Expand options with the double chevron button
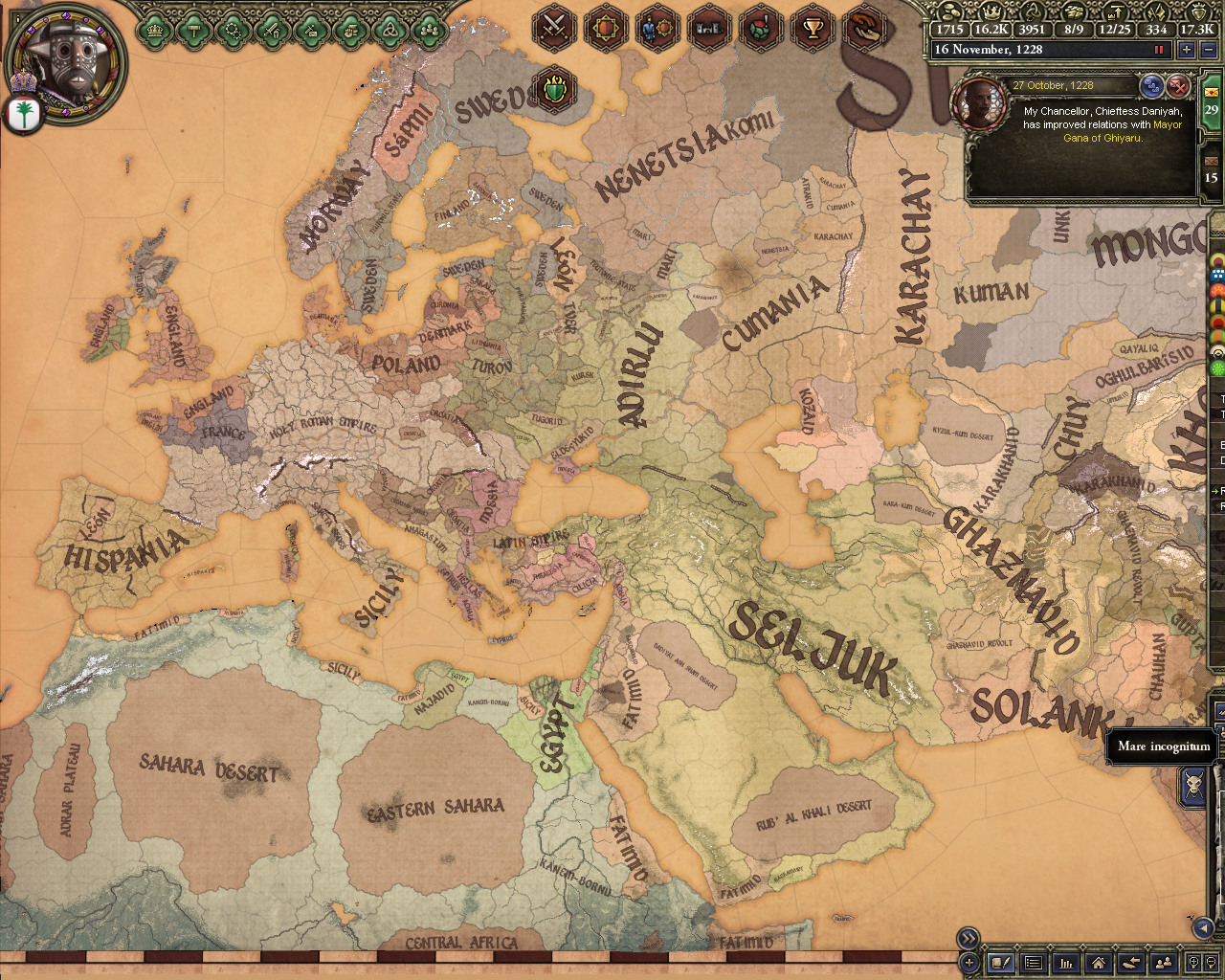The height and width of the screenshot is (980, 1225). (x=967, y=939)
